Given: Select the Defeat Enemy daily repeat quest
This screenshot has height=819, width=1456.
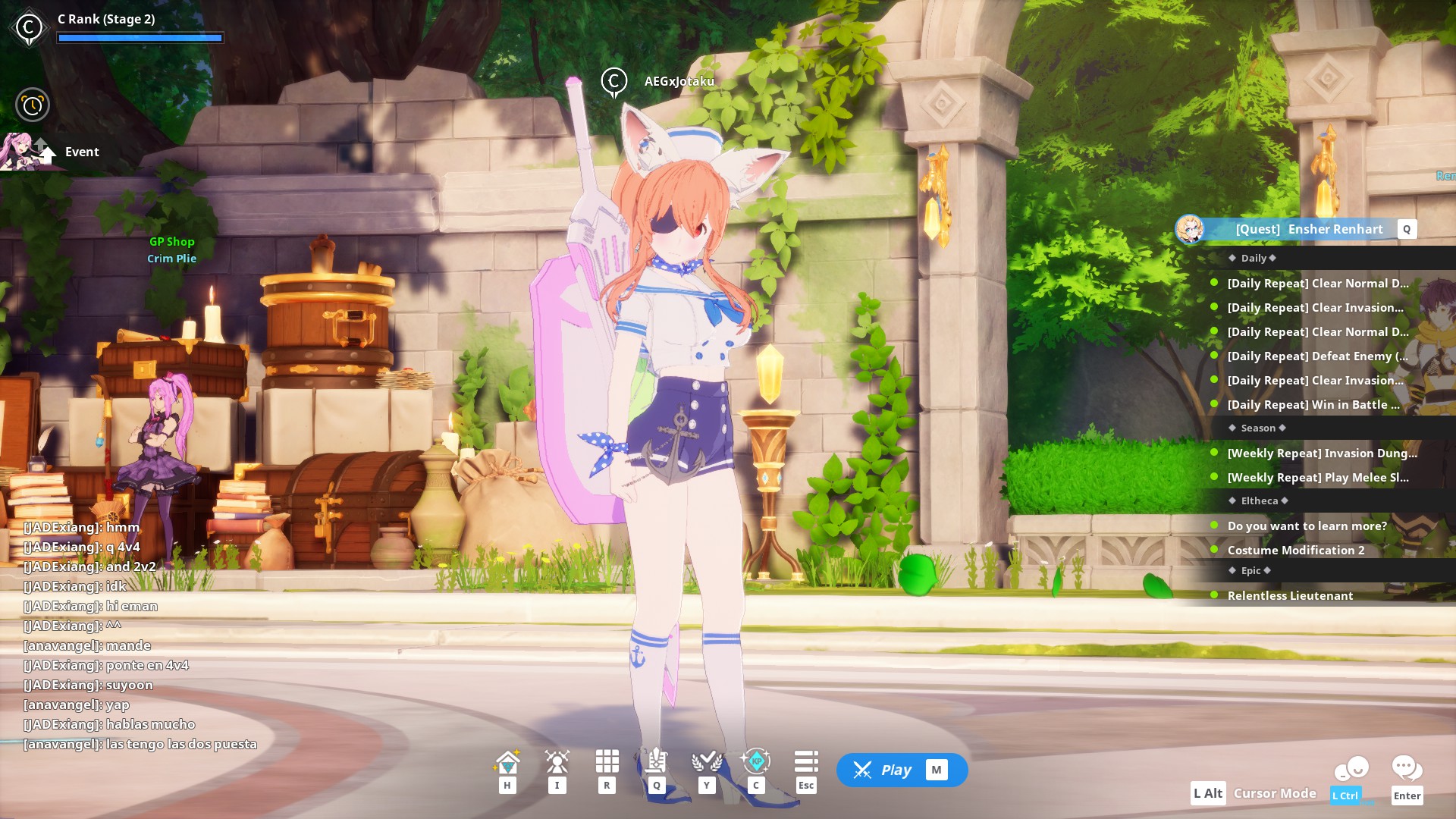Looking at the screenshot, I should [x=1317, y=356].
